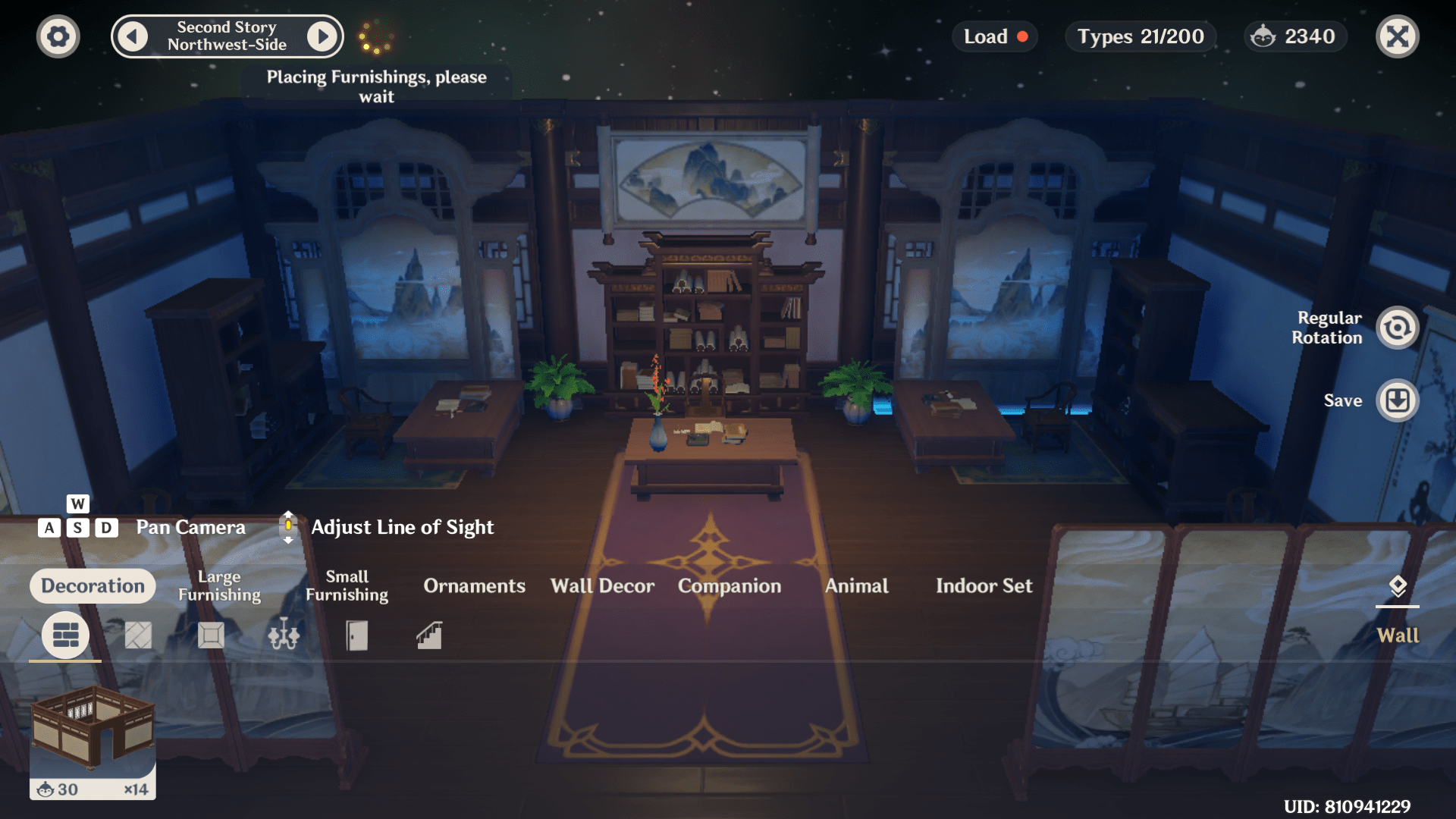Viewport: 1456px width, 819px height.
Task: Advance to next area with right arrow
Action: (323, 36)
